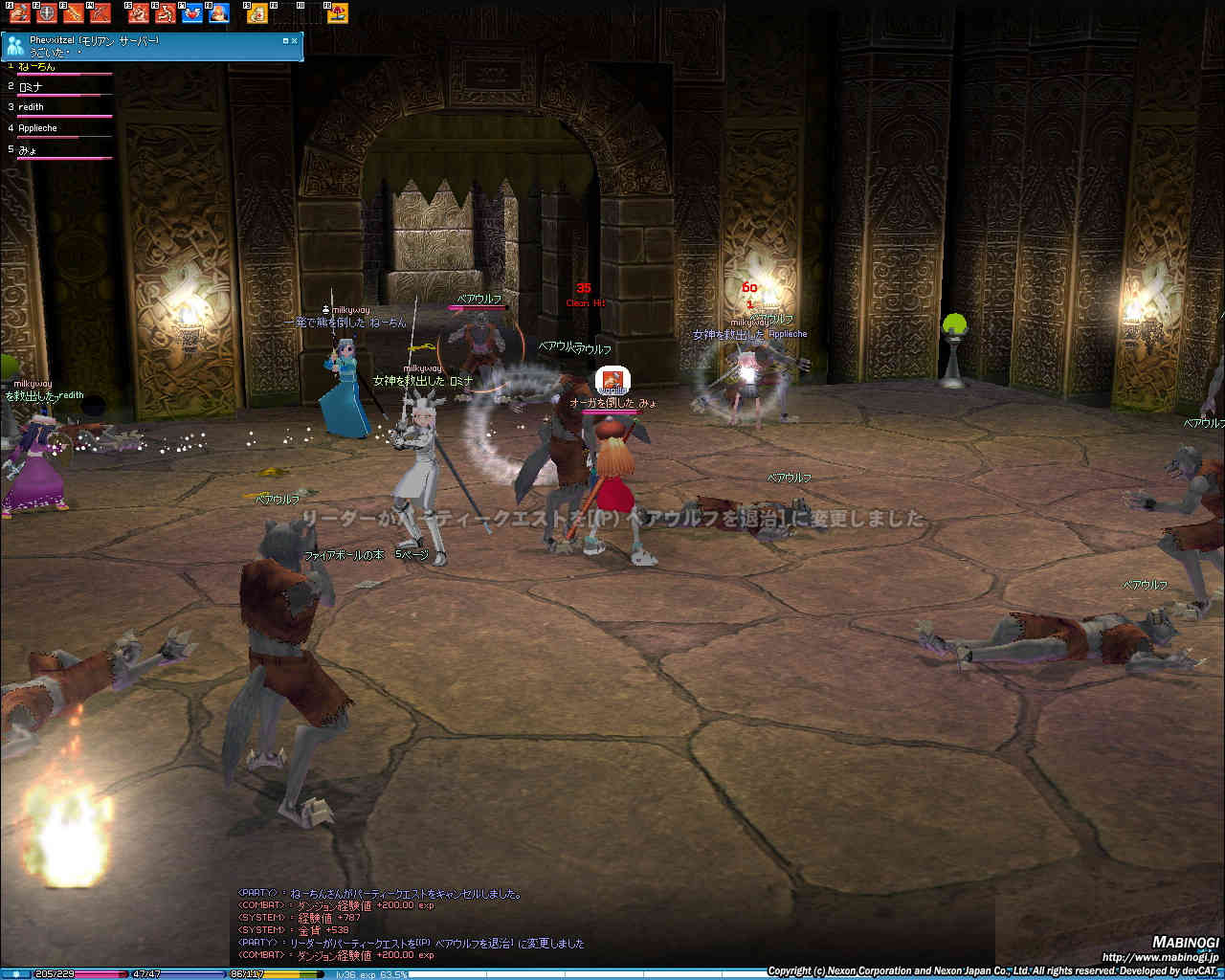Open the main menu button on status bar
Screen dimensions: 1225x980
15,974
